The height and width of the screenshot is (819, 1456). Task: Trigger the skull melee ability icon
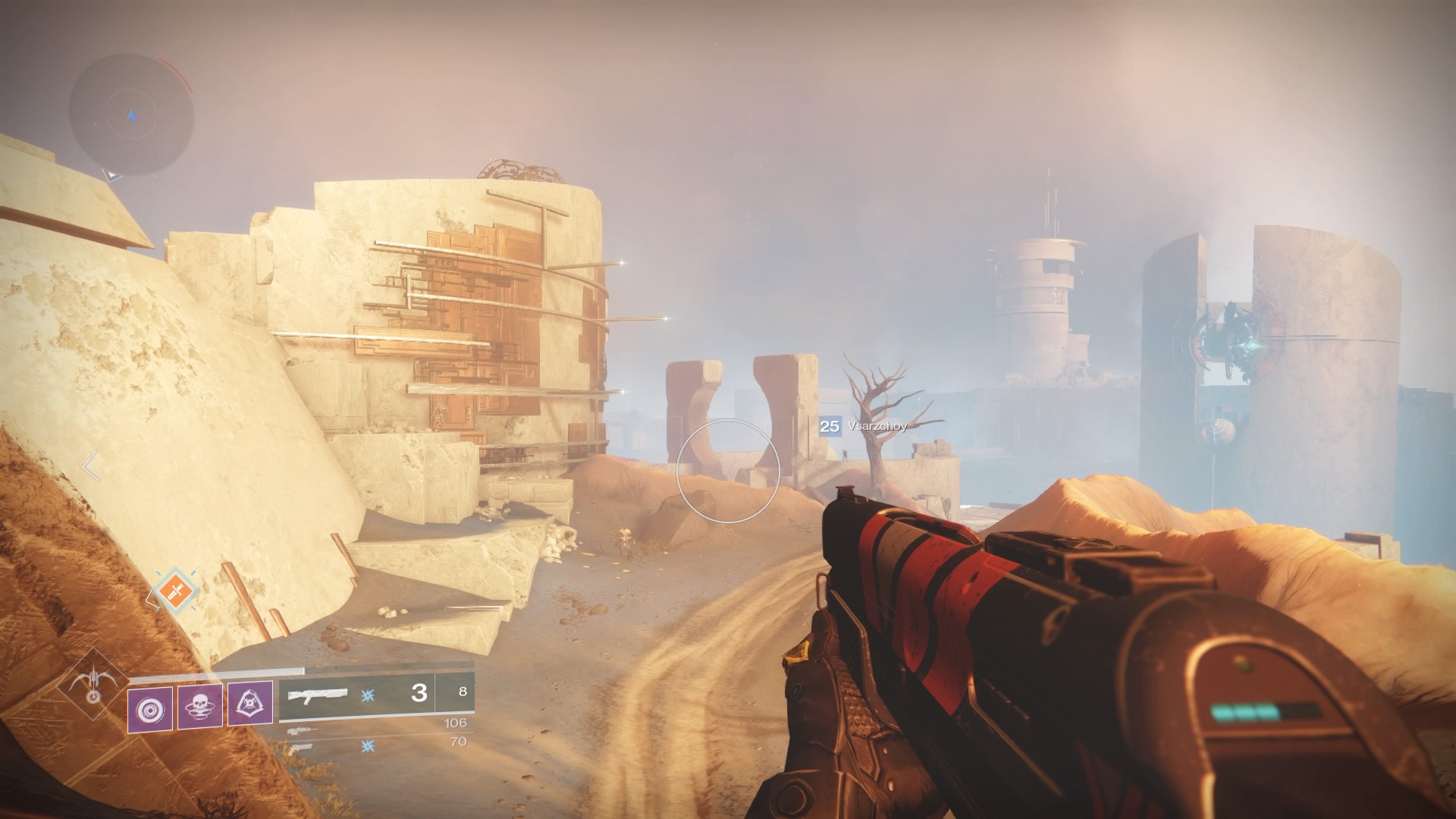199,707
